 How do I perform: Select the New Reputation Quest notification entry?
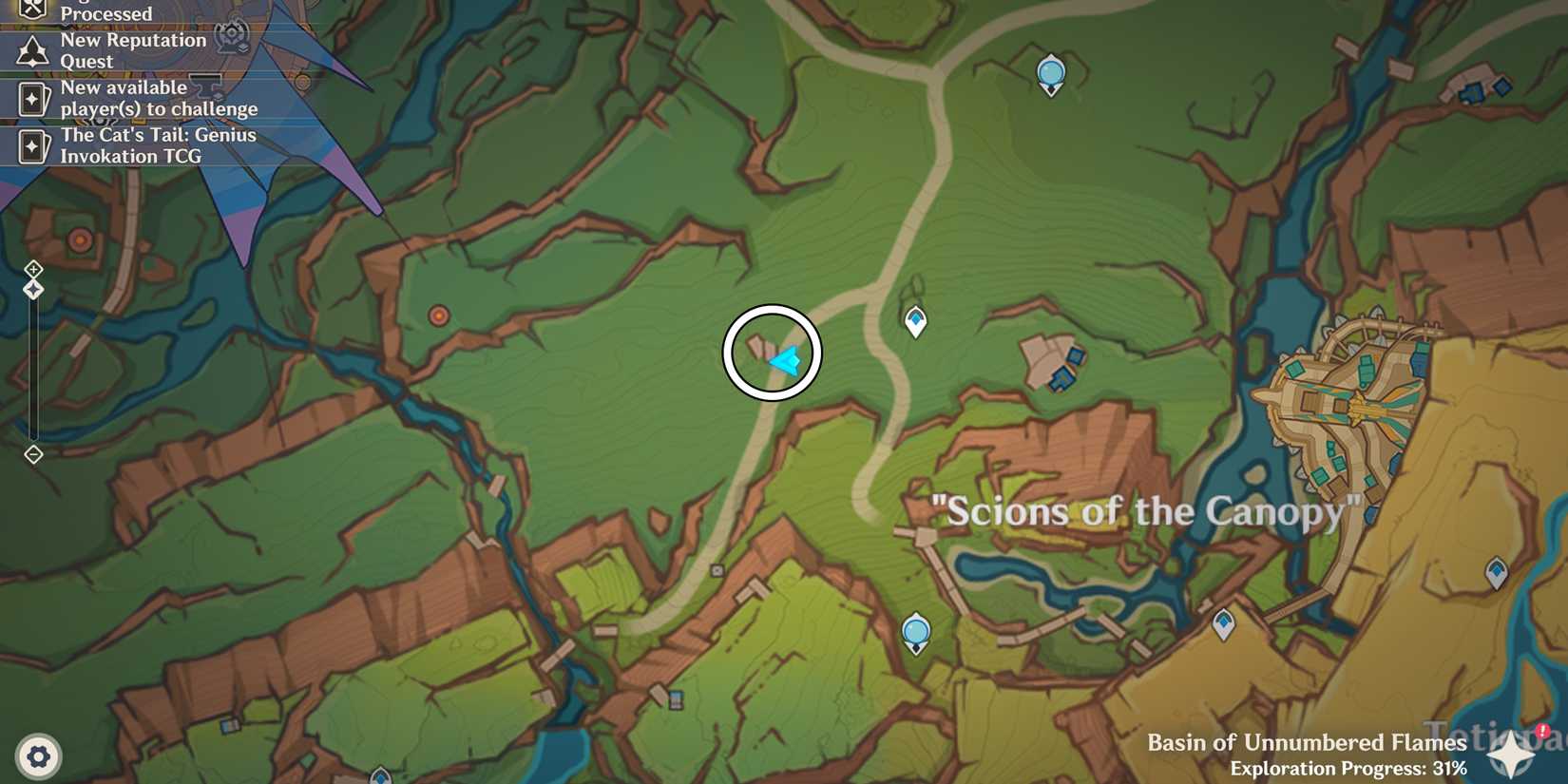(133, 50)
